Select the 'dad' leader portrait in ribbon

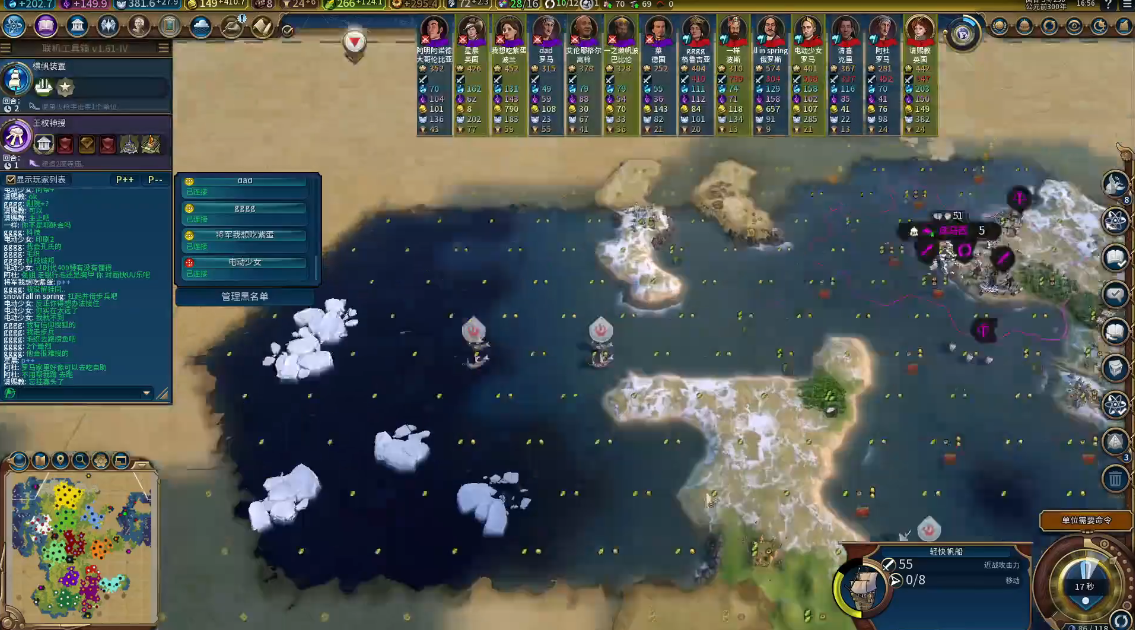546,30
